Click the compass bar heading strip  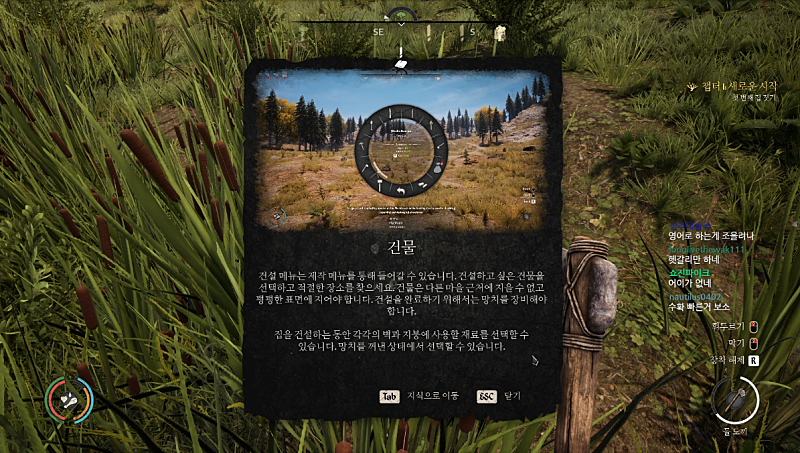tap(401, 30)
